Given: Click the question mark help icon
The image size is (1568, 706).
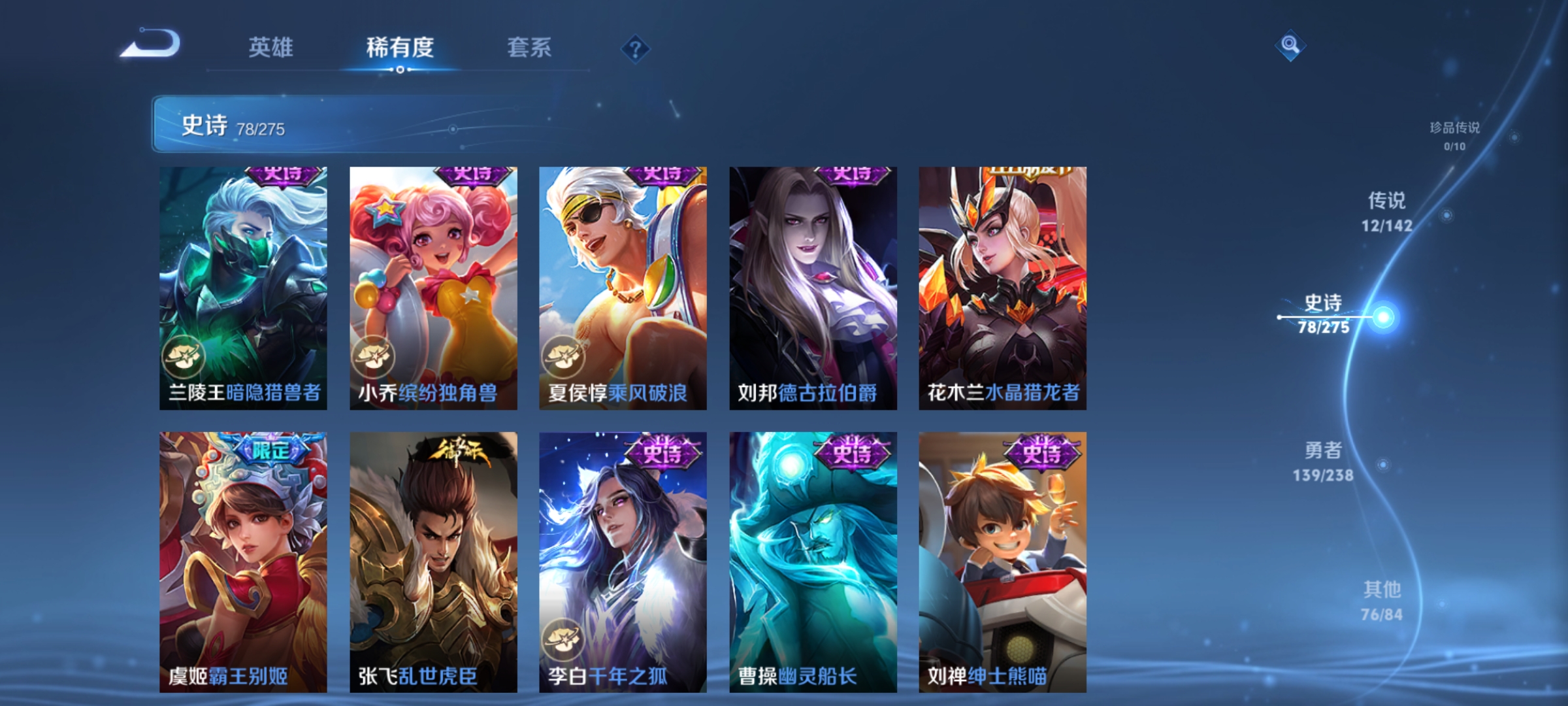Looking at the screenshot, I should tap(634, 50).
